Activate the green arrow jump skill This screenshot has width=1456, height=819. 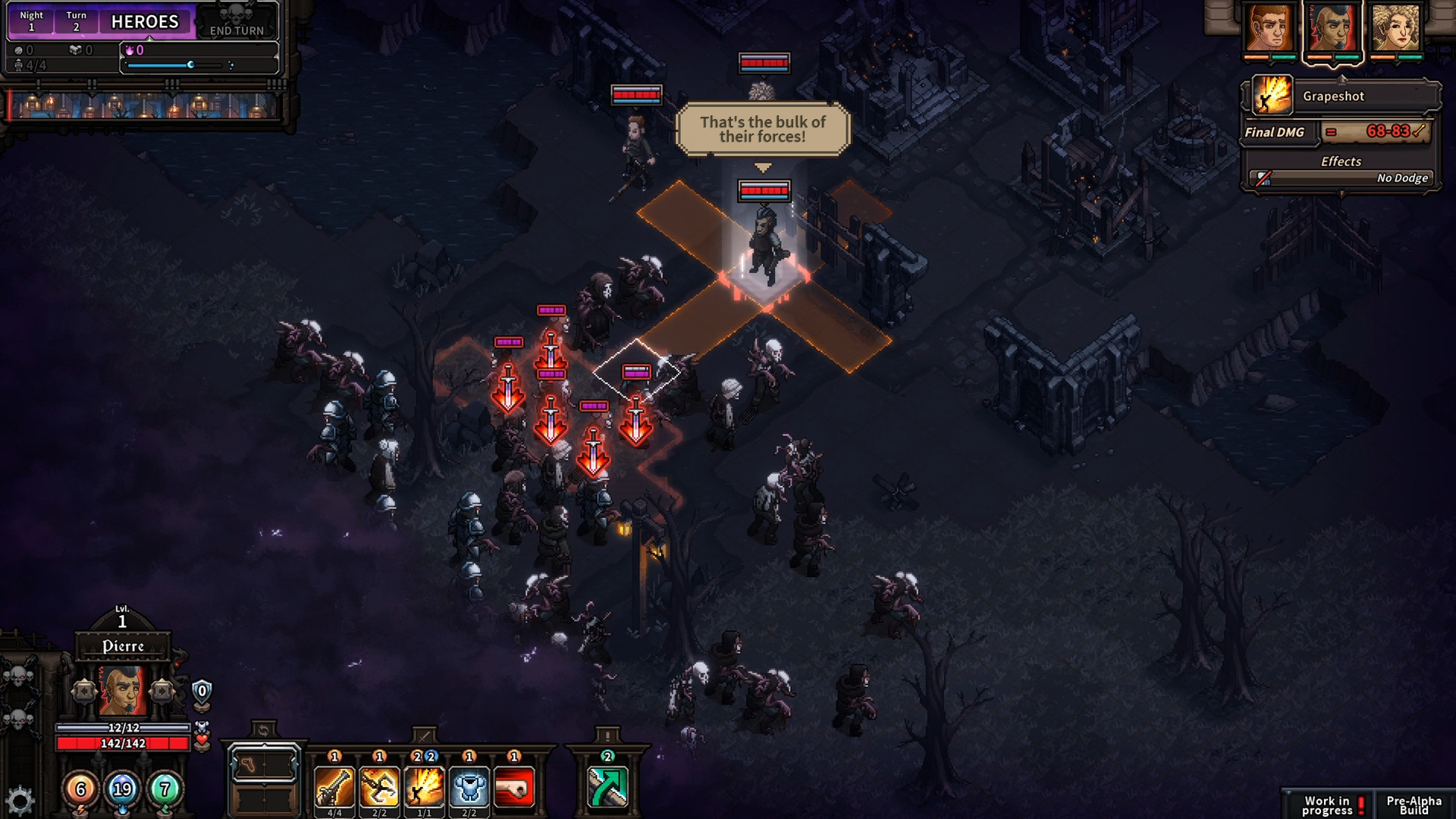[607, 787]
